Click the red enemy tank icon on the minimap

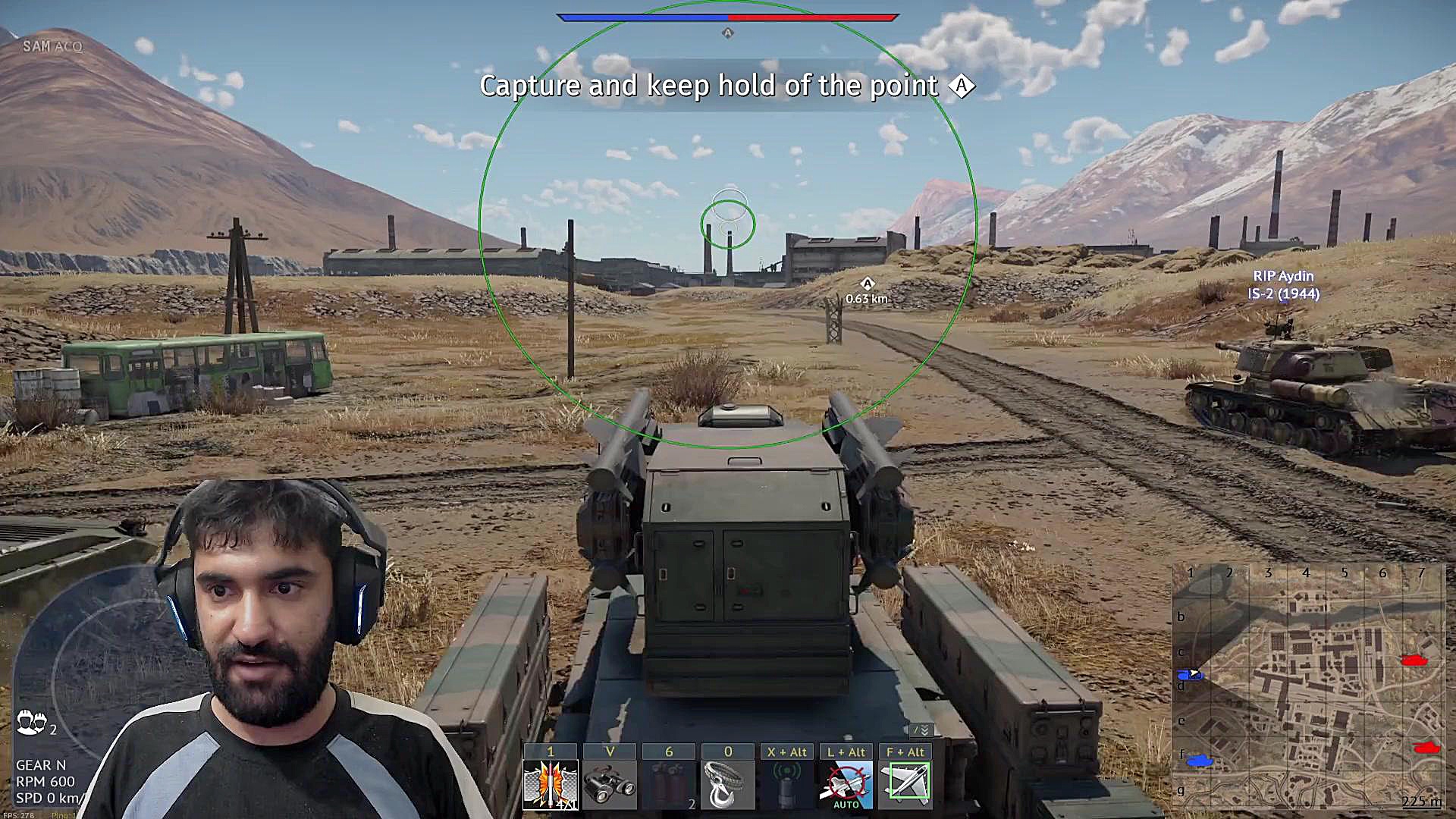pyautogui.click(x=1415, y=659)
